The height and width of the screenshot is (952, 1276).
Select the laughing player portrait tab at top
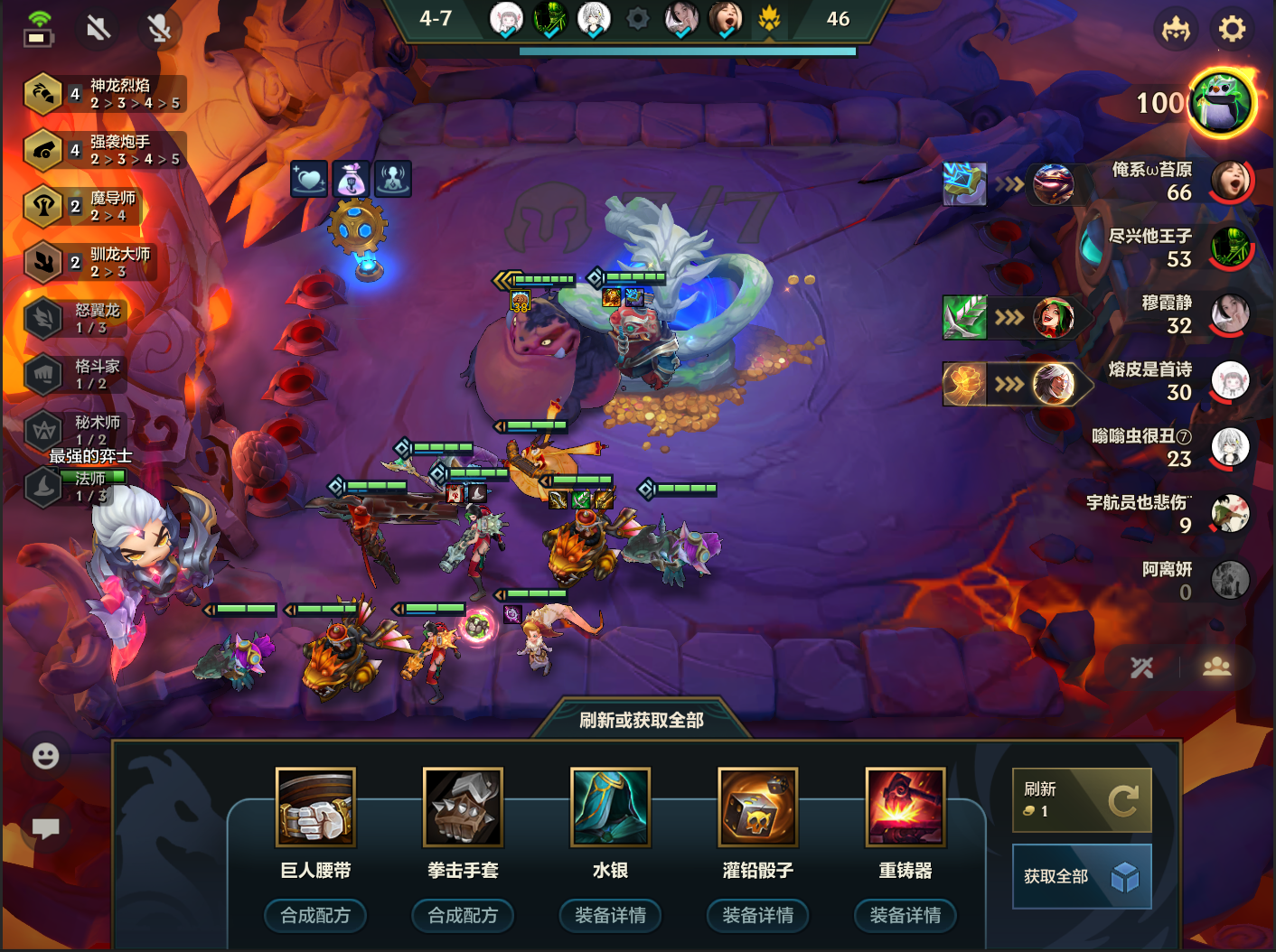[727, 18]
